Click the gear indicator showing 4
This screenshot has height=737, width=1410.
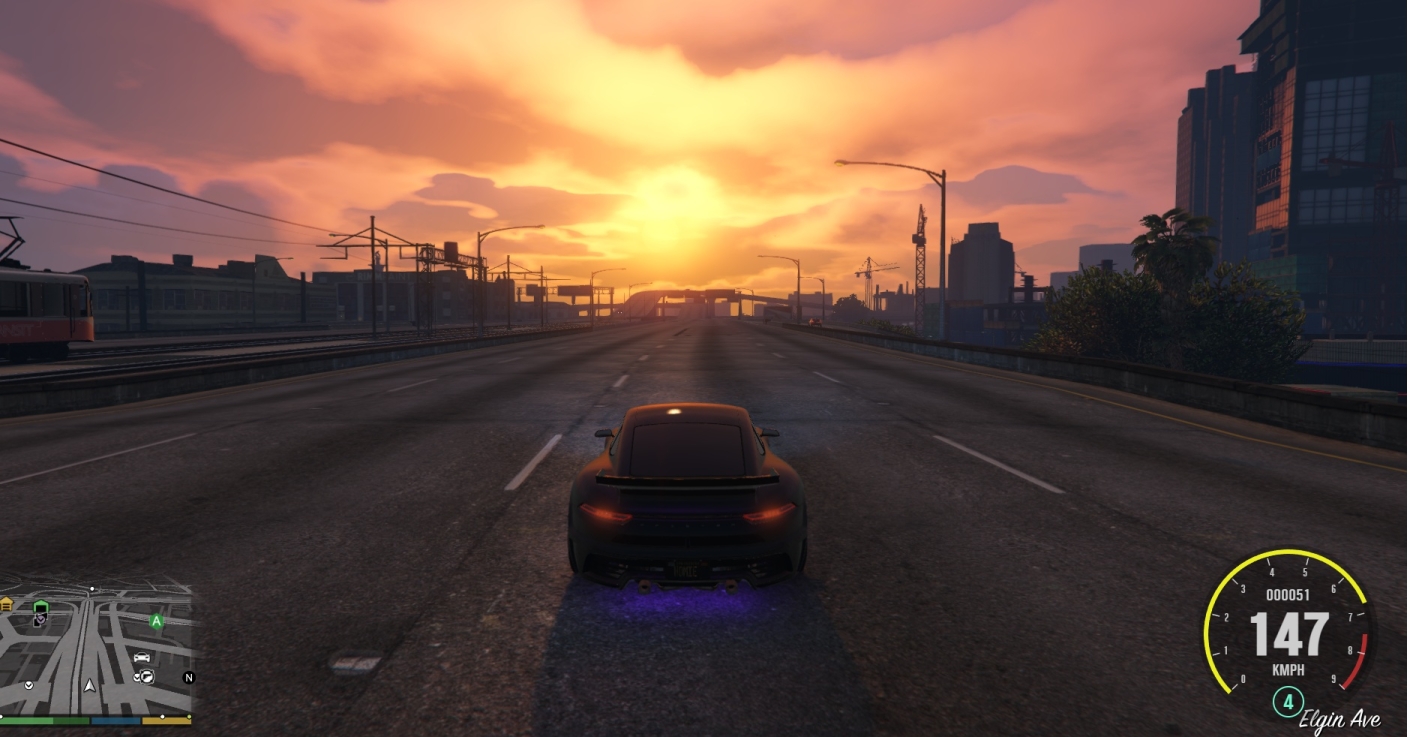(x=1288, y=700)
